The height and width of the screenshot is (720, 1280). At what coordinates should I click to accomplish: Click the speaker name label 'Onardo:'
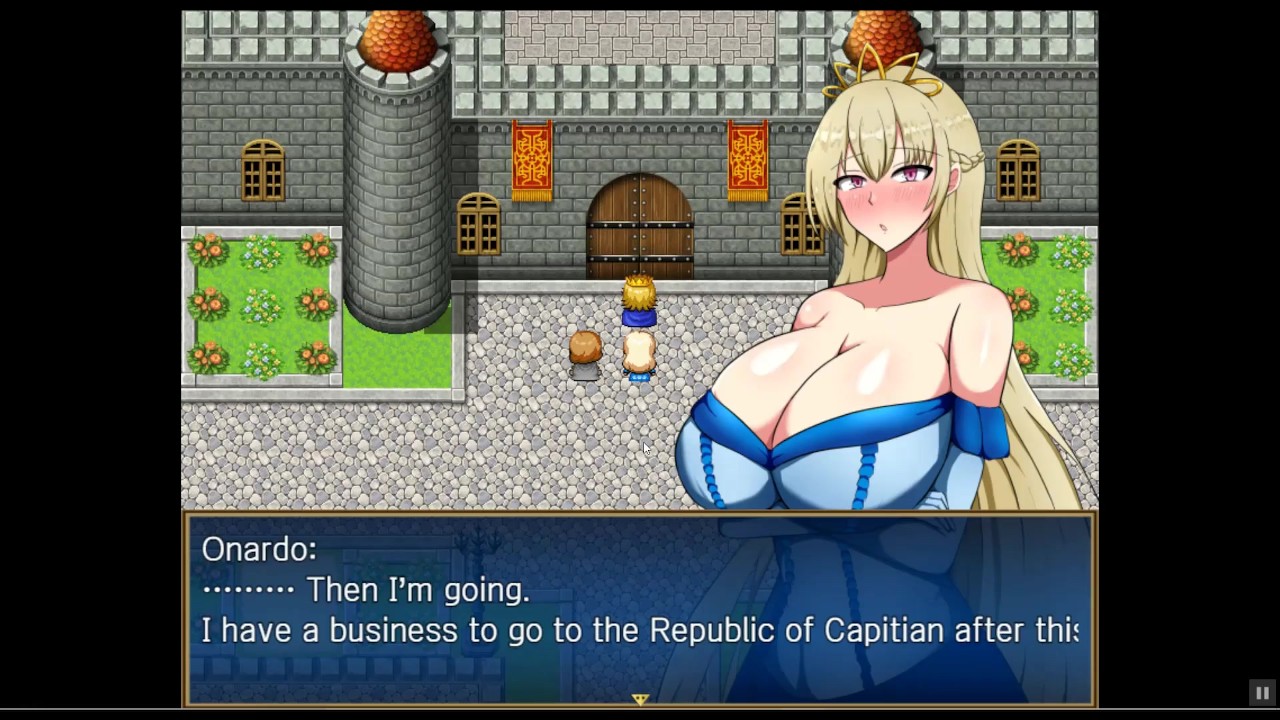click(258, 549)
